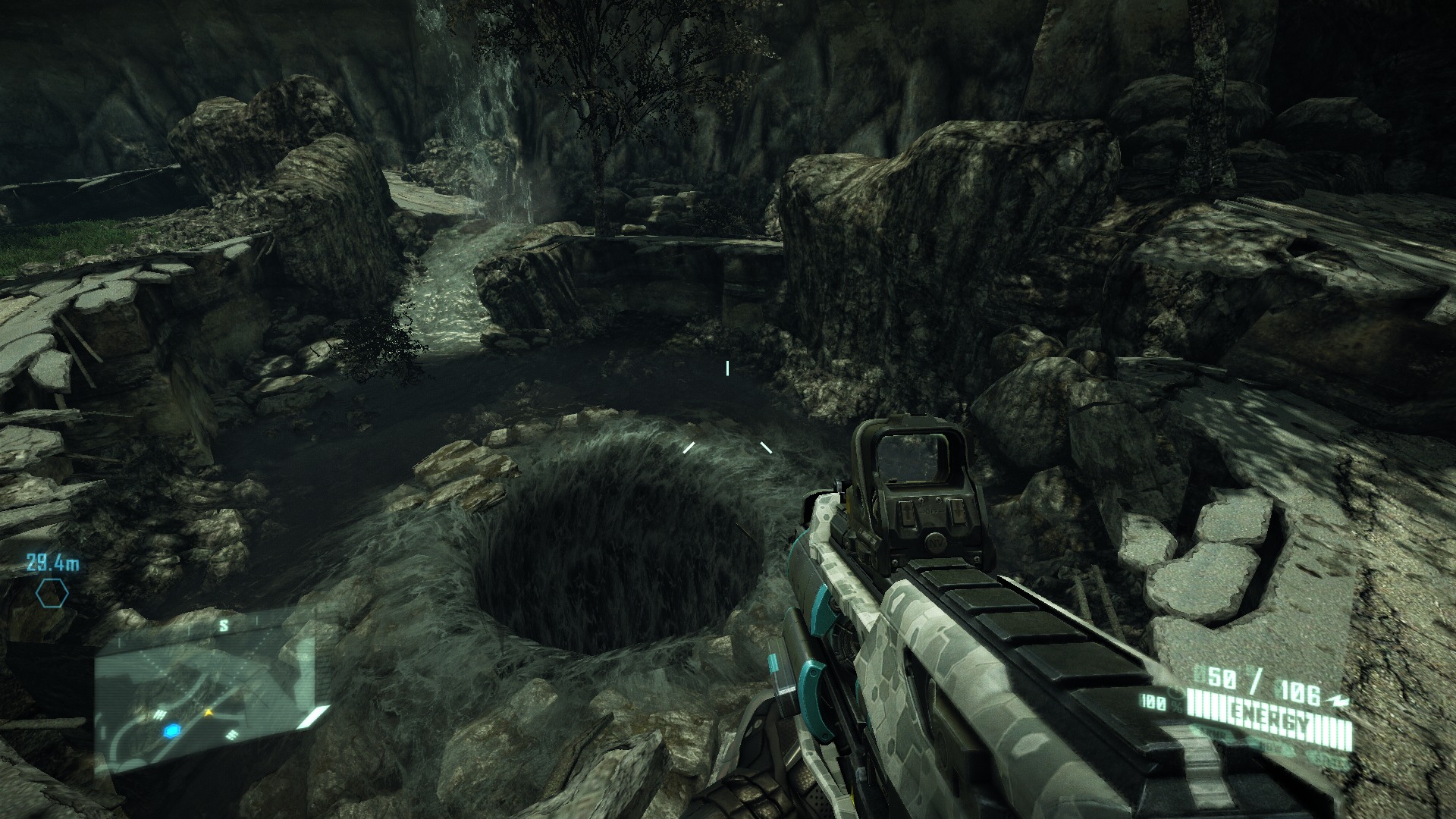Screen dimensions: 1456x819
Task: Click the lightning bolt energy icon
Action: (1339, 701)
